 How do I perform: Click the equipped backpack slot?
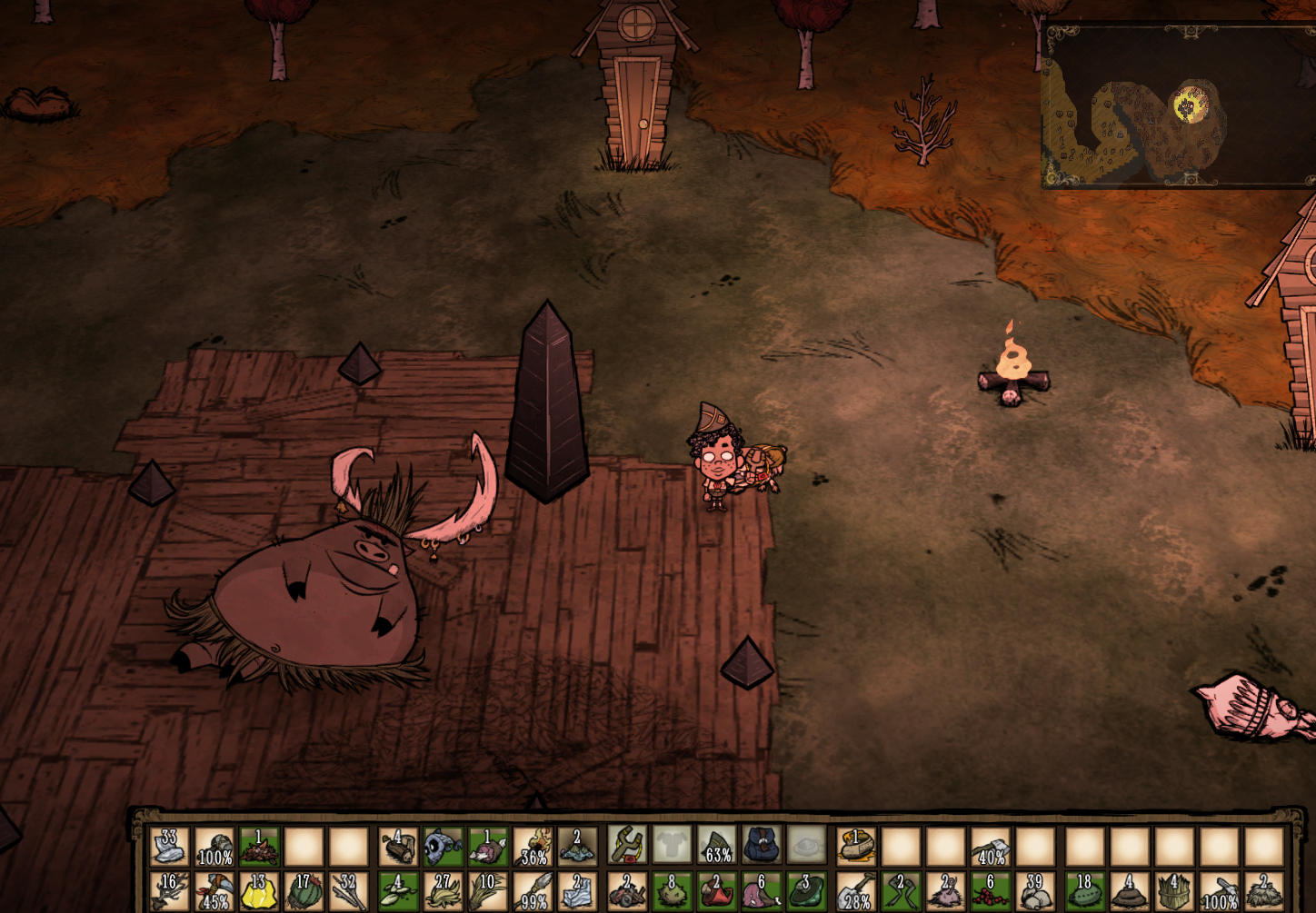762,845
